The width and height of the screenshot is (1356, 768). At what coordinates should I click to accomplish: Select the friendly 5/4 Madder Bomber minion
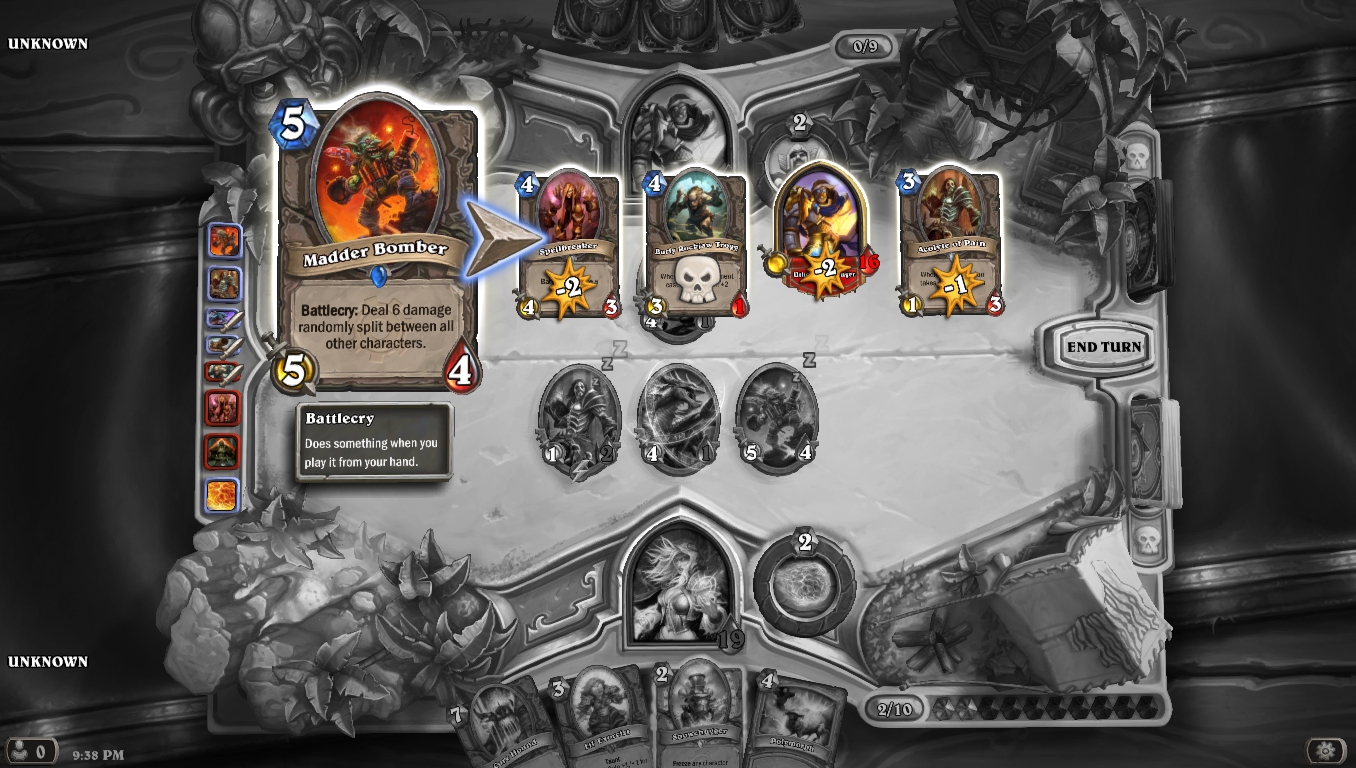click(x=777, y=420)
